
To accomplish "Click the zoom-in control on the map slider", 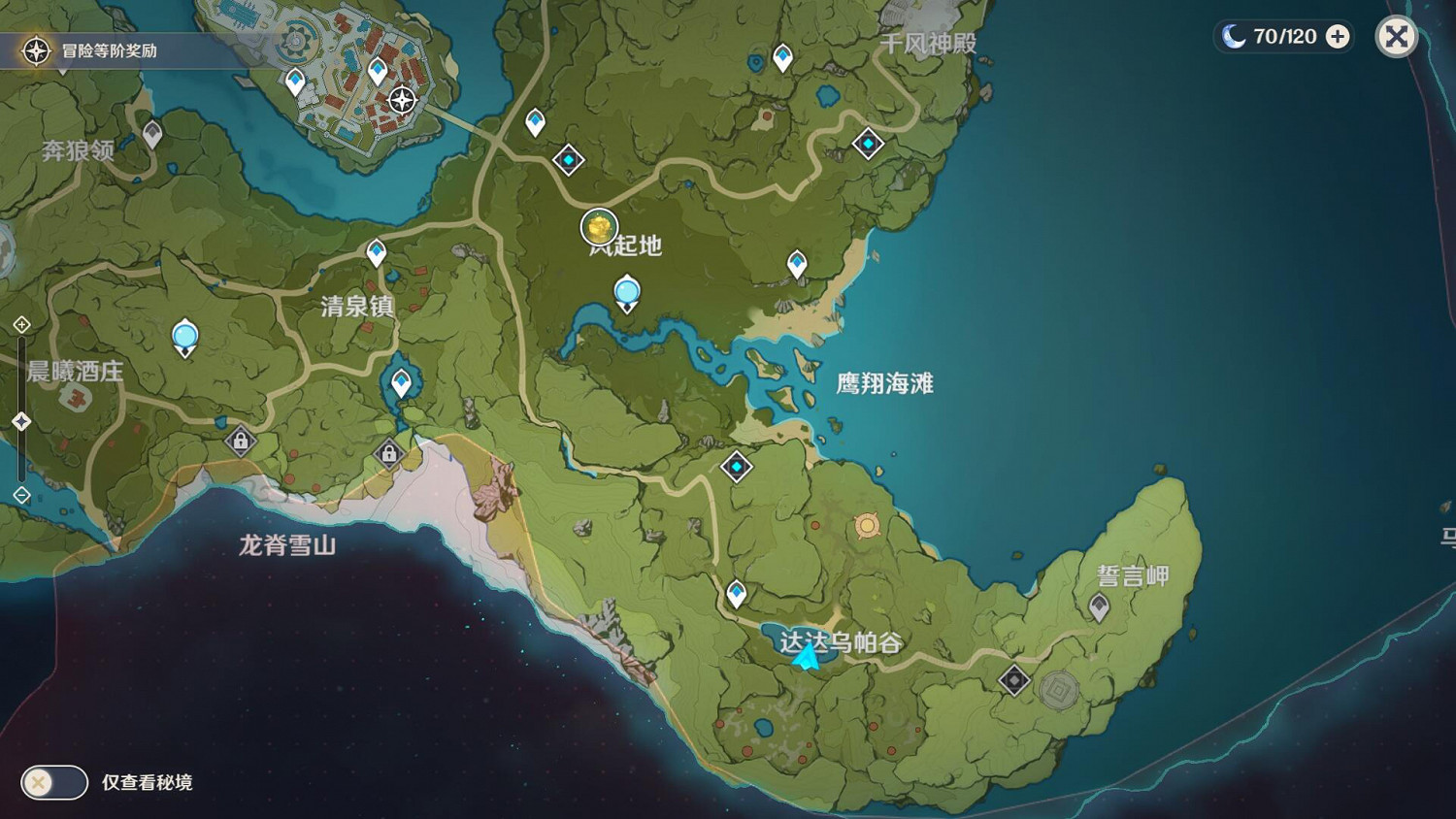I will click(x=20, y=321).
